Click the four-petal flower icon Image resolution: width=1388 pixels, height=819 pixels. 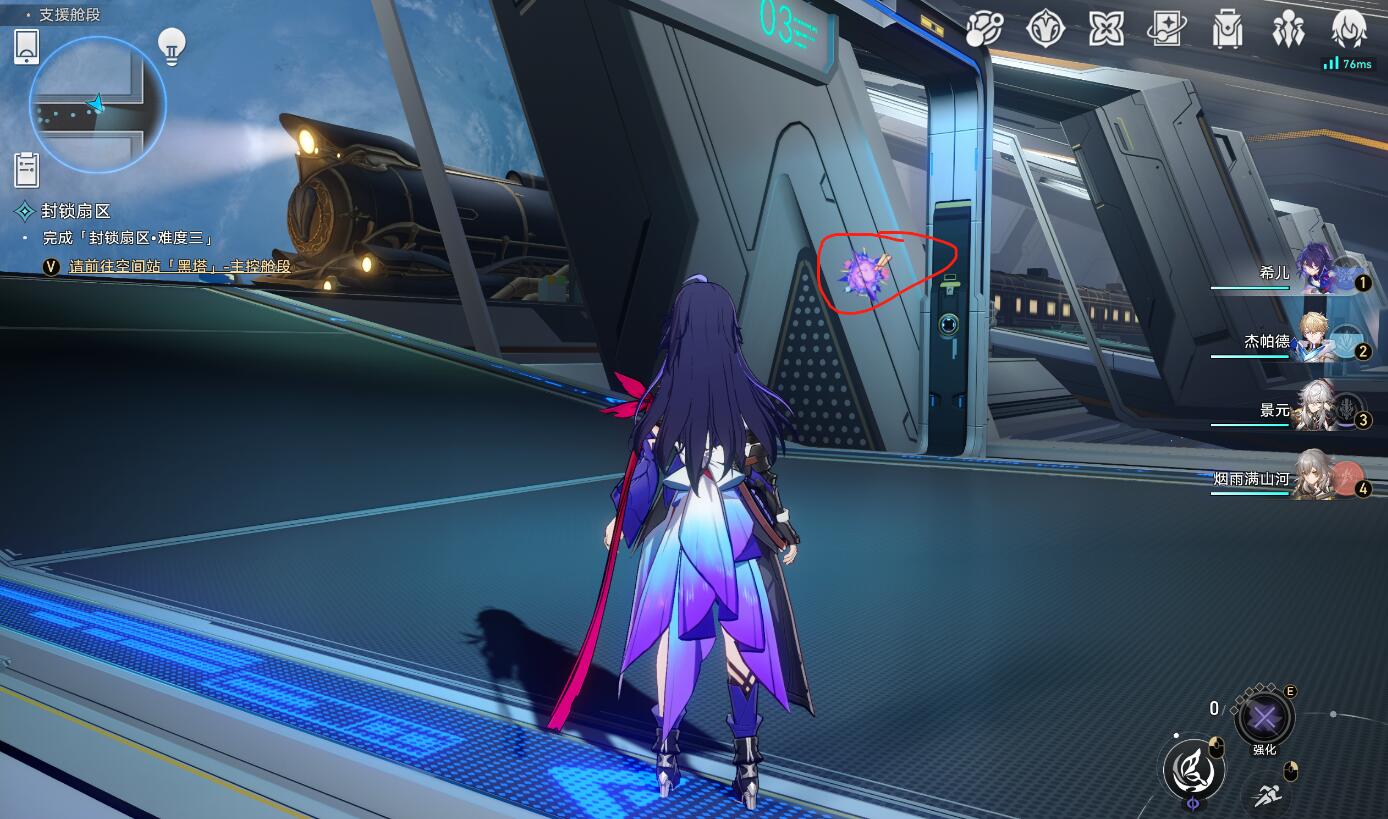pyautogui.click(x=1106, y=28)
